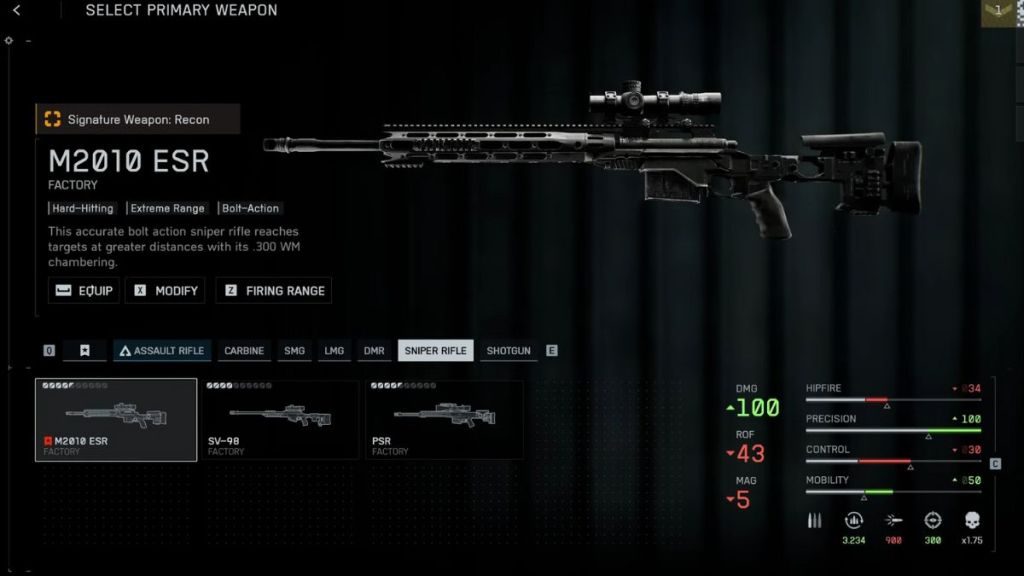Choose the Sniper Rifle tab

(436, 351)
